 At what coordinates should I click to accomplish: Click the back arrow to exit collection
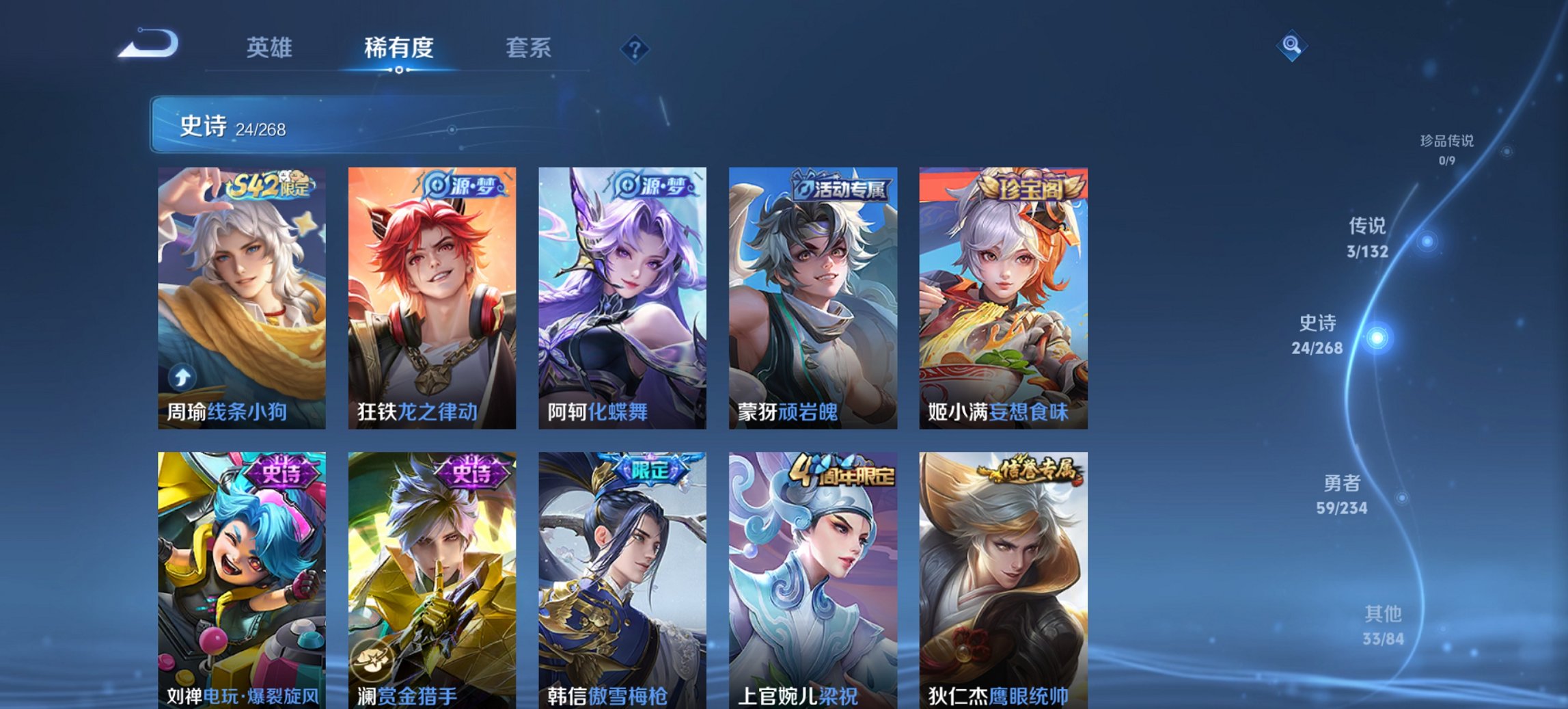pyautogui.click(x=150, y=46)
